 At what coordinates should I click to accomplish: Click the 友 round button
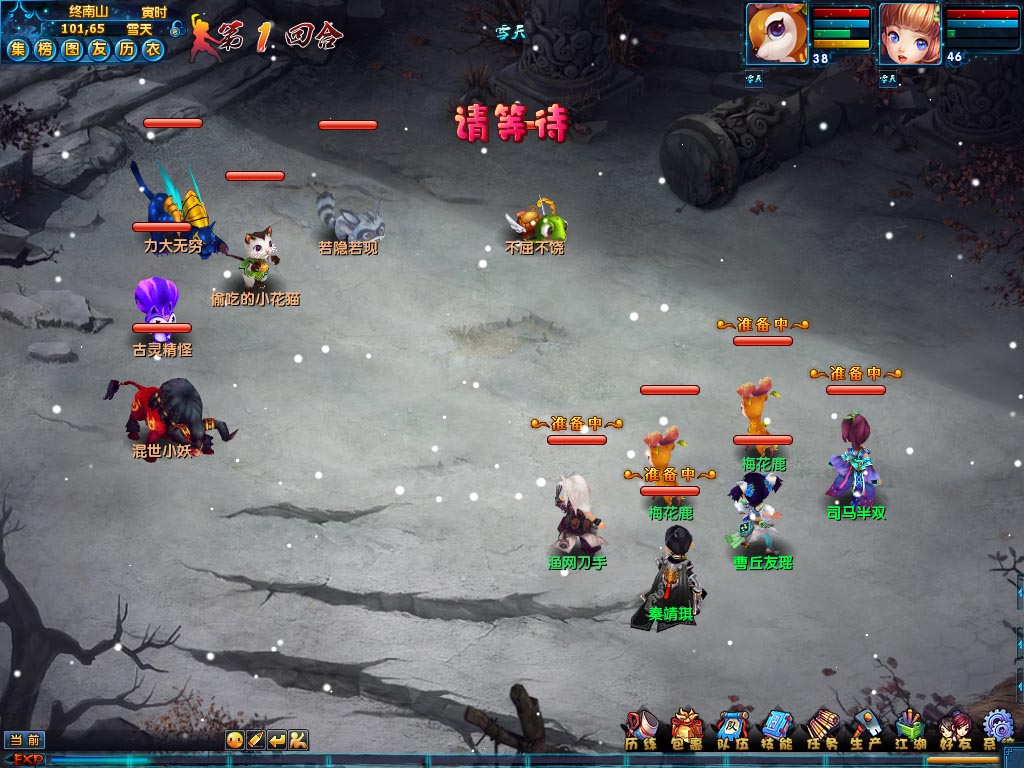[x=99, y=50]
